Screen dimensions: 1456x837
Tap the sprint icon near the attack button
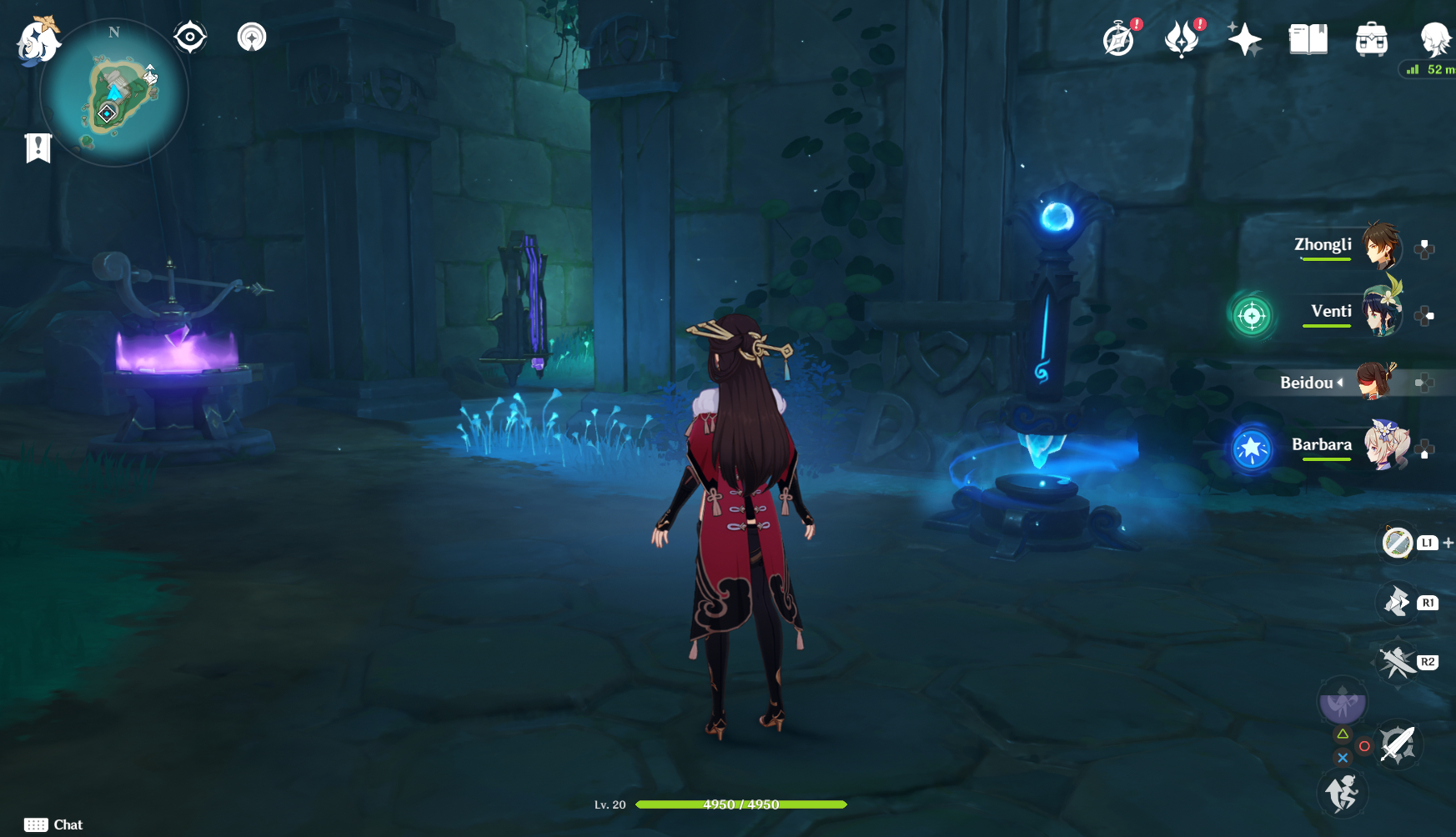tap(1344, 793)
